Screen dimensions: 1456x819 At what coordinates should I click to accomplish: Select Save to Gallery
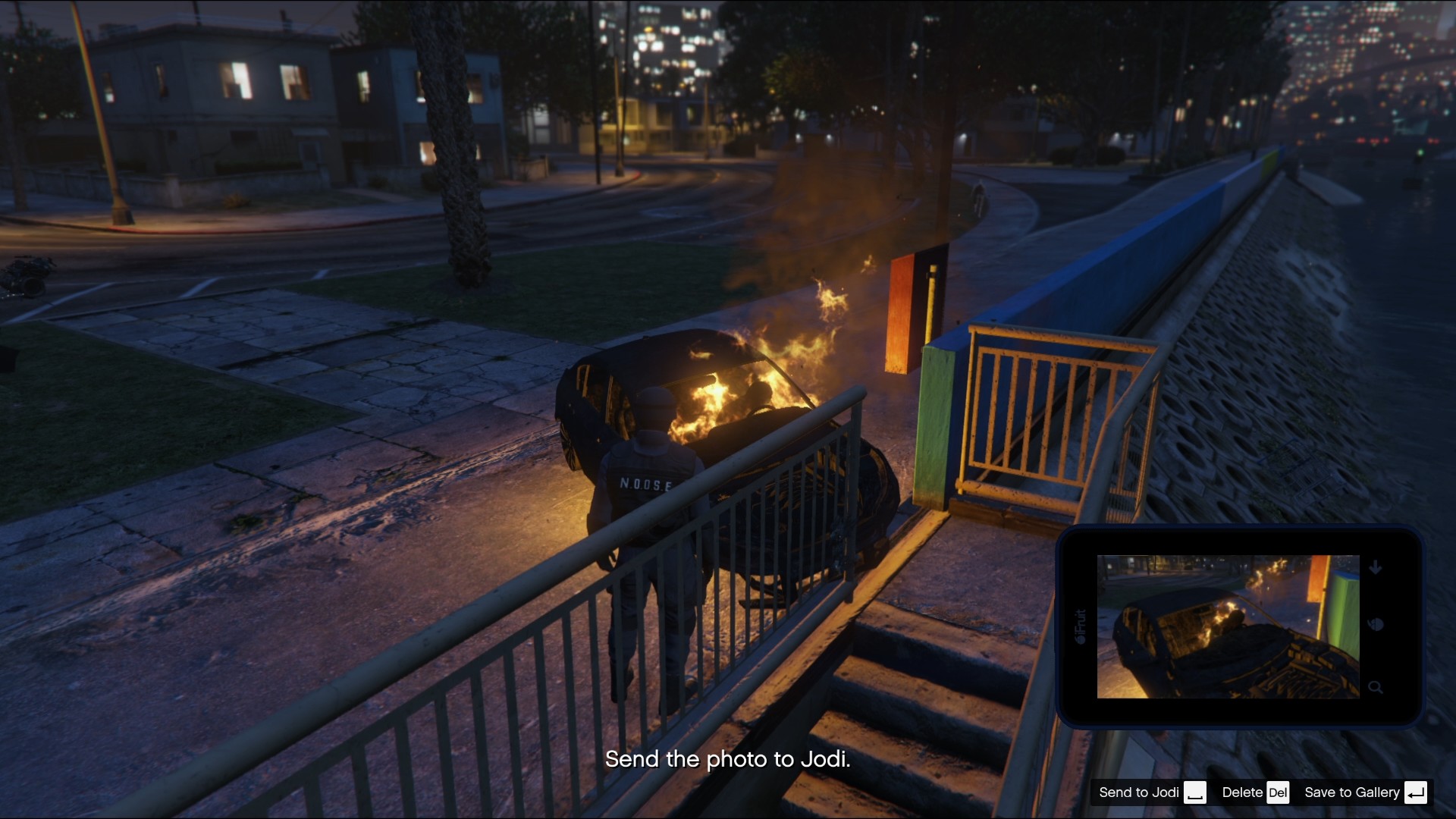pos(1352,792)
